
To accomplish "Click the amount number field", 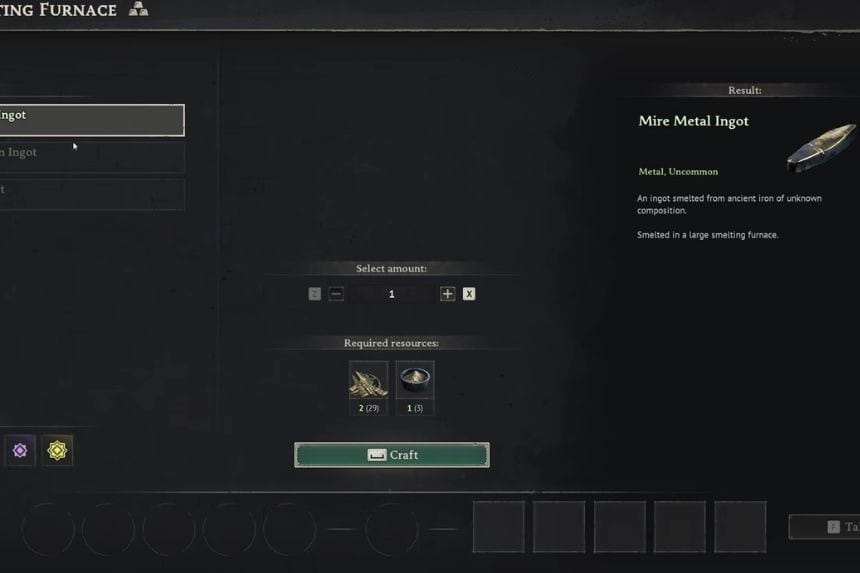I will (392, 294).
